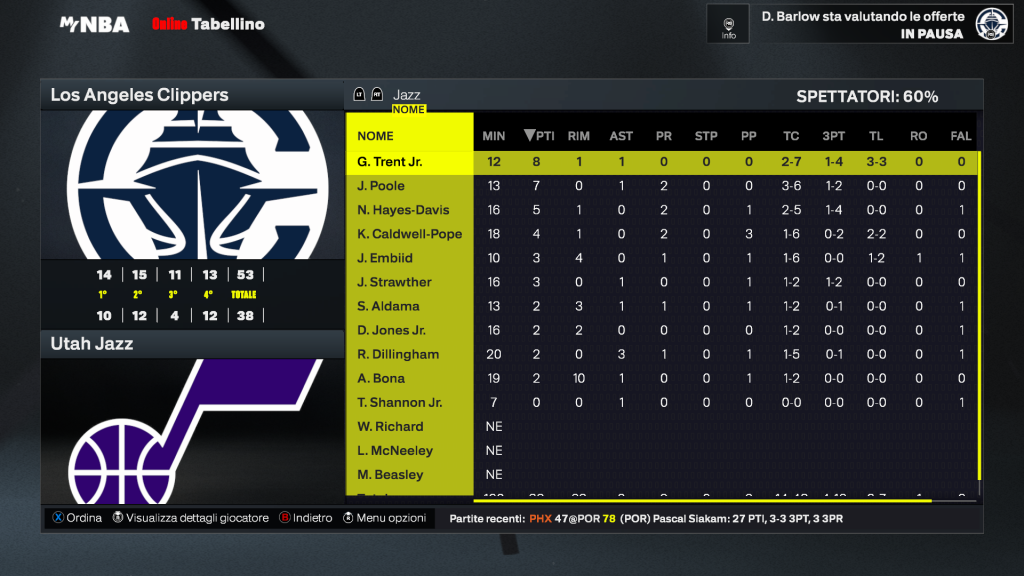Screen dimensions: 1024x576
Task: Select S. Aldama row
Action: [388, 306]
